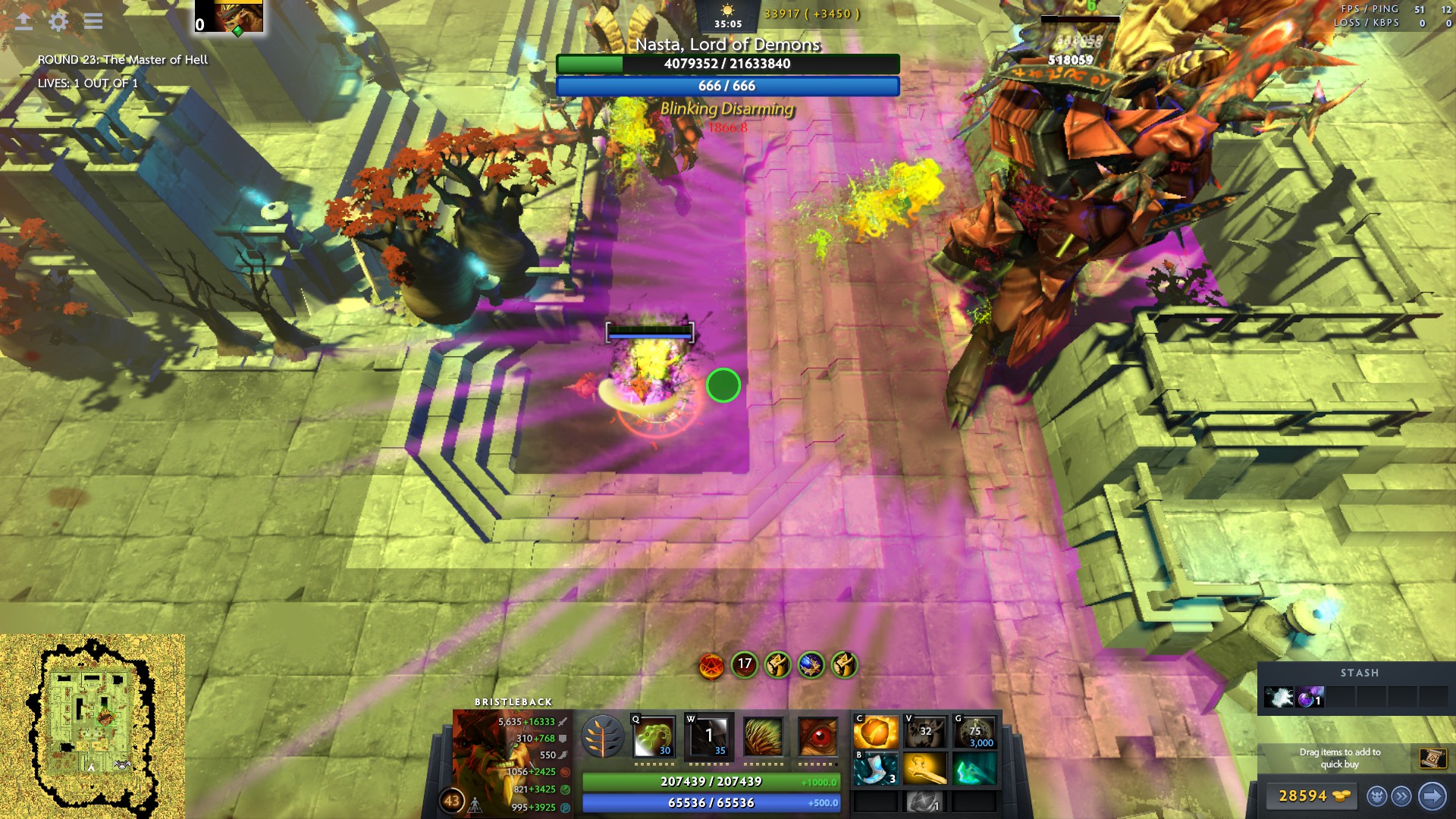
Task: Open the talent tree
Action: pos(602,736)
